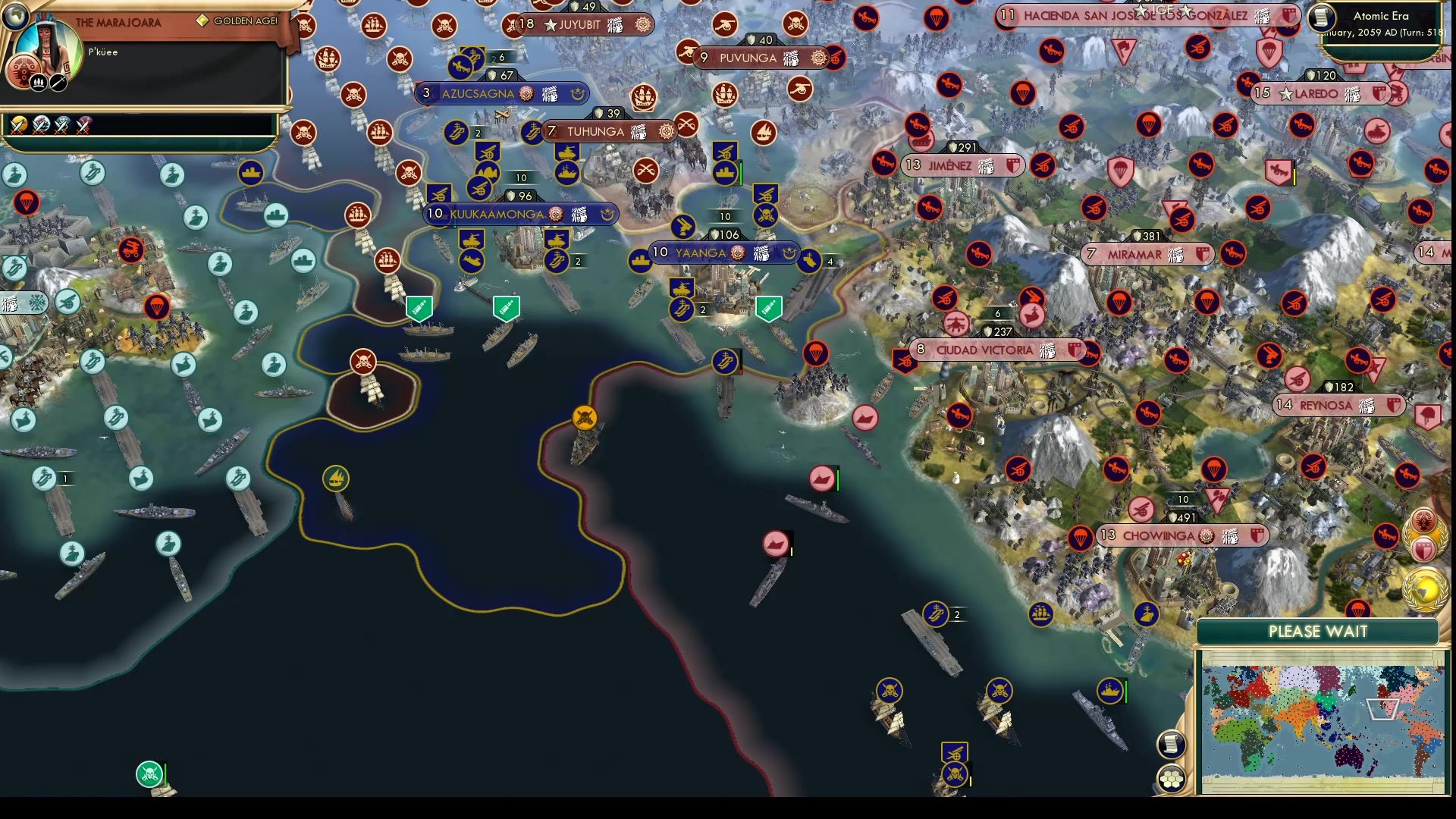Toggle the hex grid overlay icon

click(1172, 778)
